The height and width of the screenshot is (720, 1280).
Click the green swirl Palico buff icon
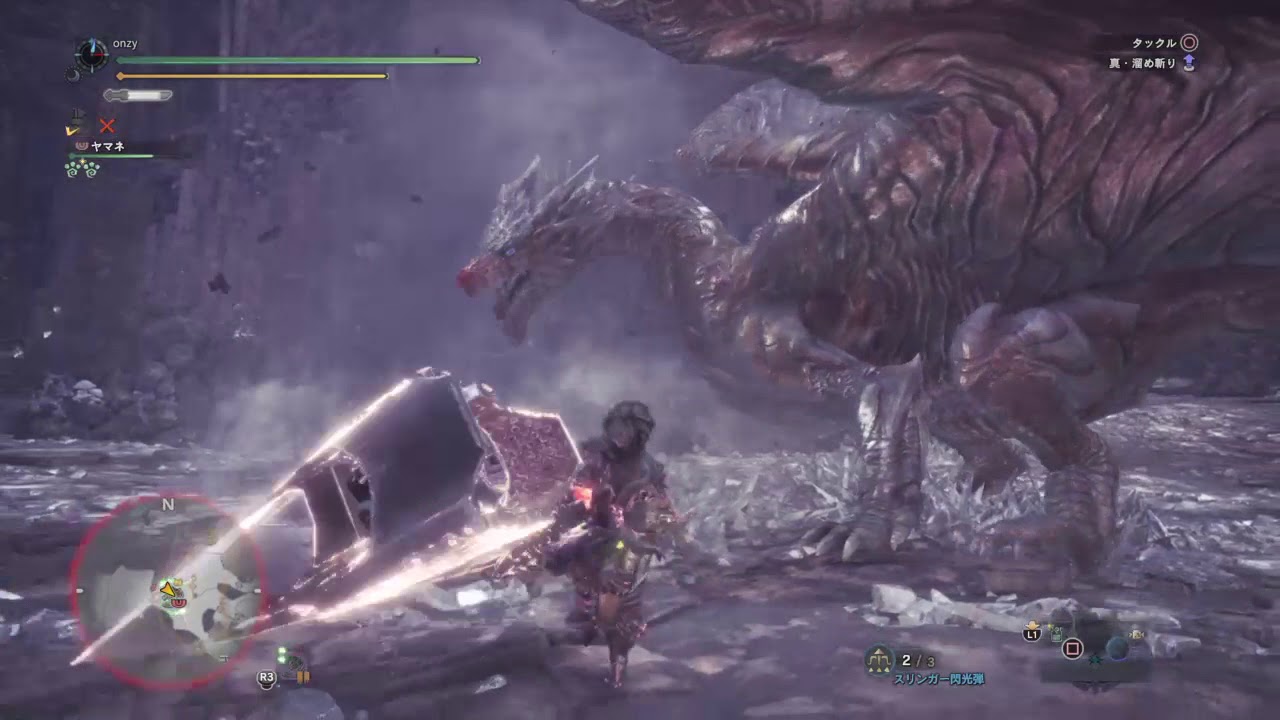coord(82,169)
